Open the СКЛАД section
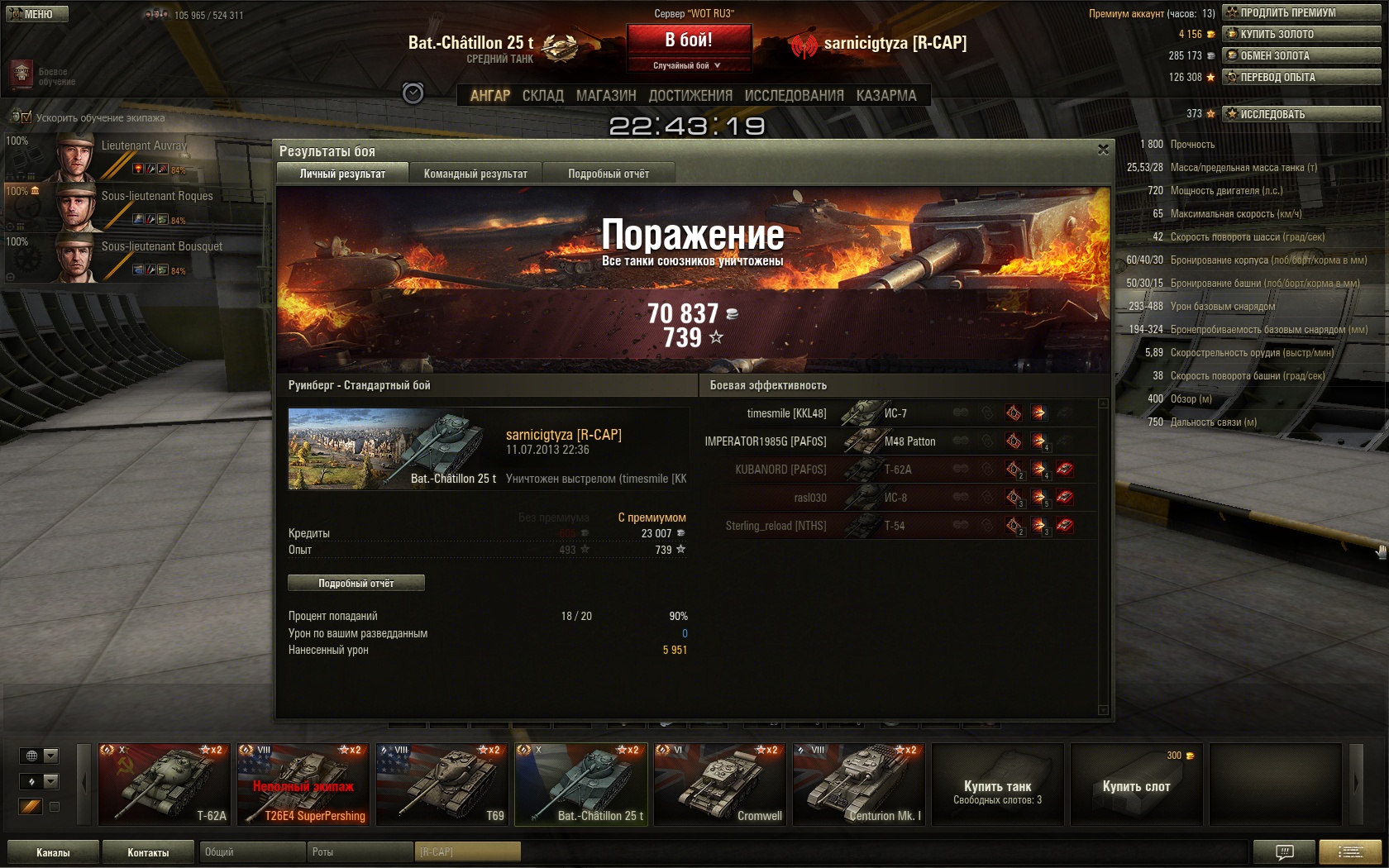 pos(542,96)
